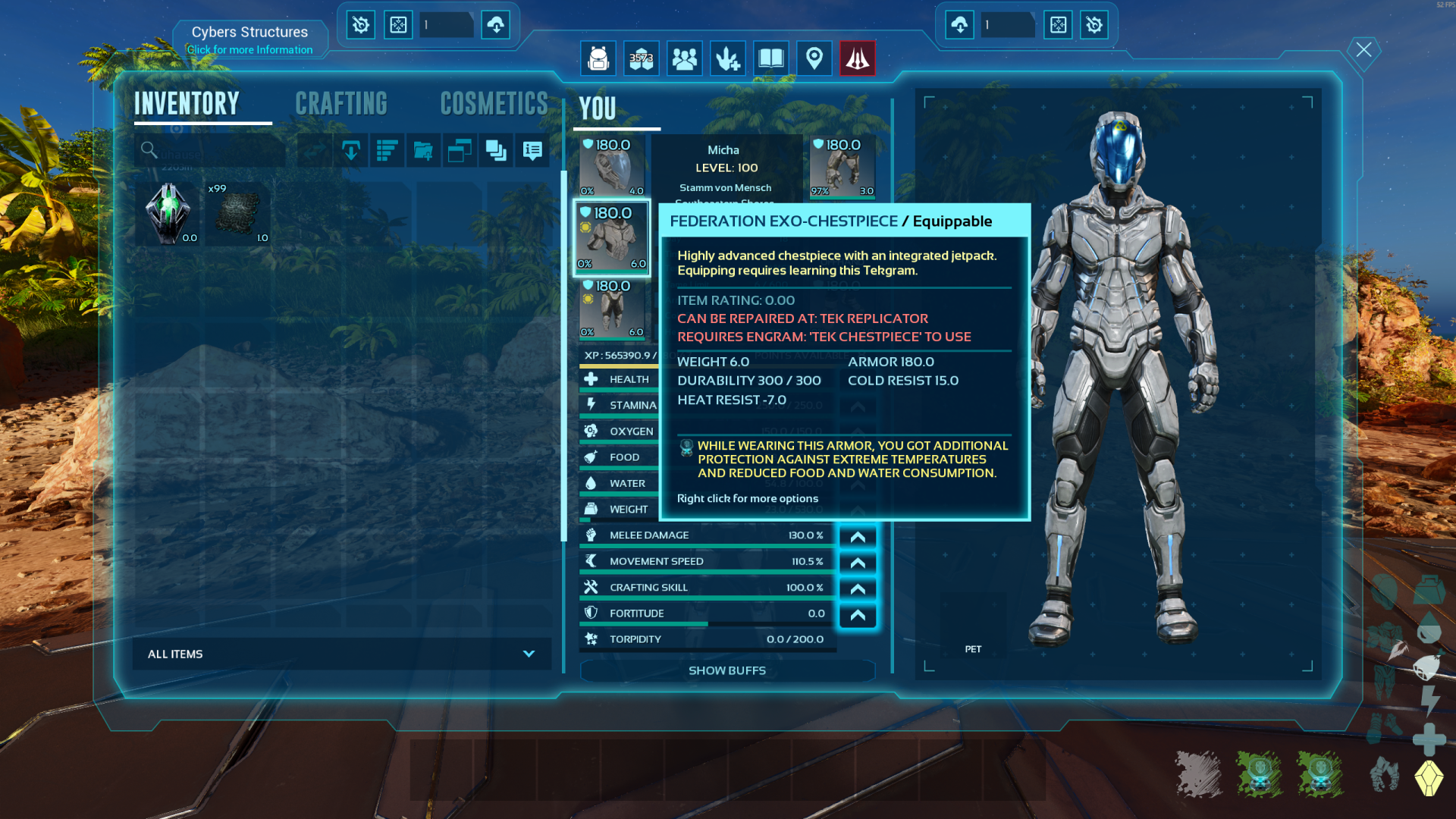Increase the Melee Damage stat
The width and height of the screenshot is (1456, 819).
pos(858,536)
